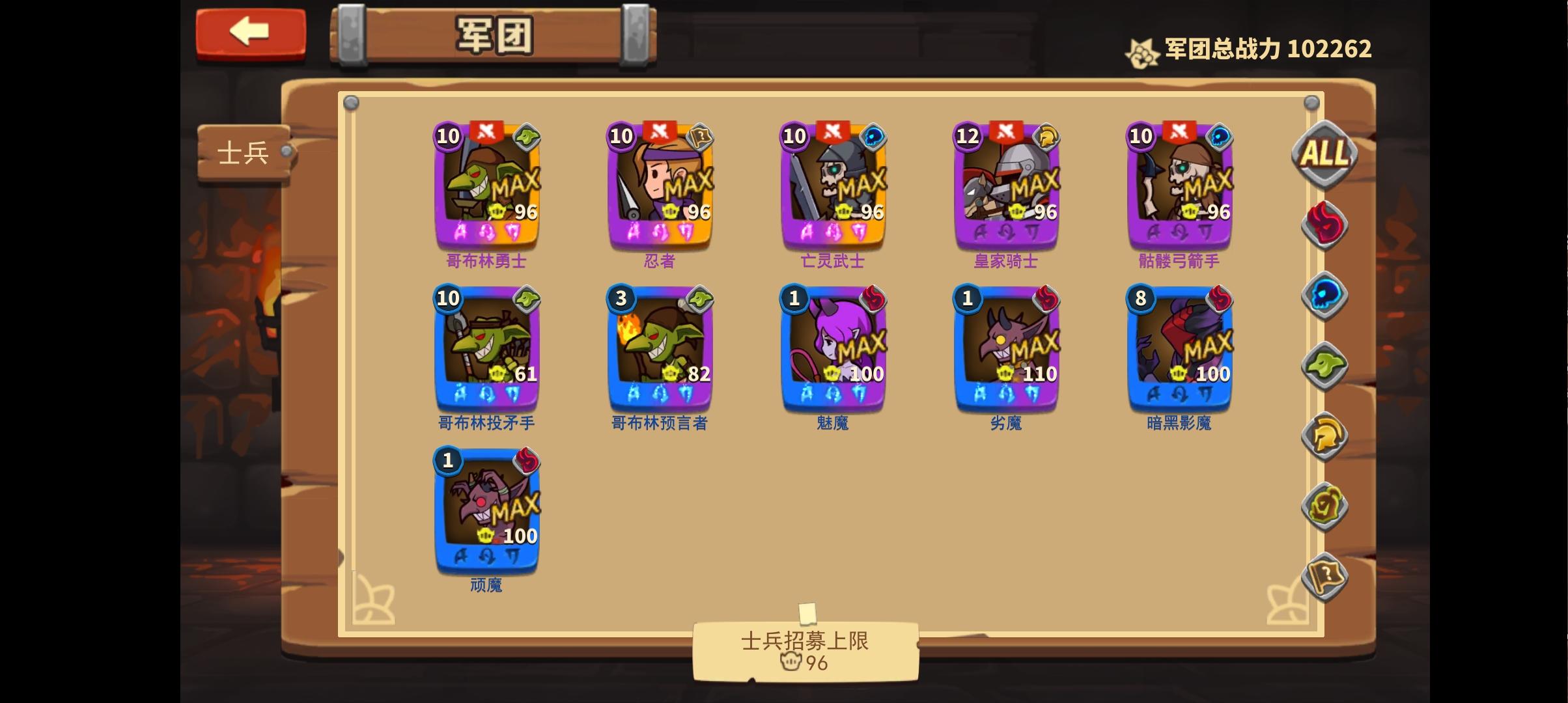
Task: Click the count badge 12 on 皇家骑士 card
Action: 968,137
